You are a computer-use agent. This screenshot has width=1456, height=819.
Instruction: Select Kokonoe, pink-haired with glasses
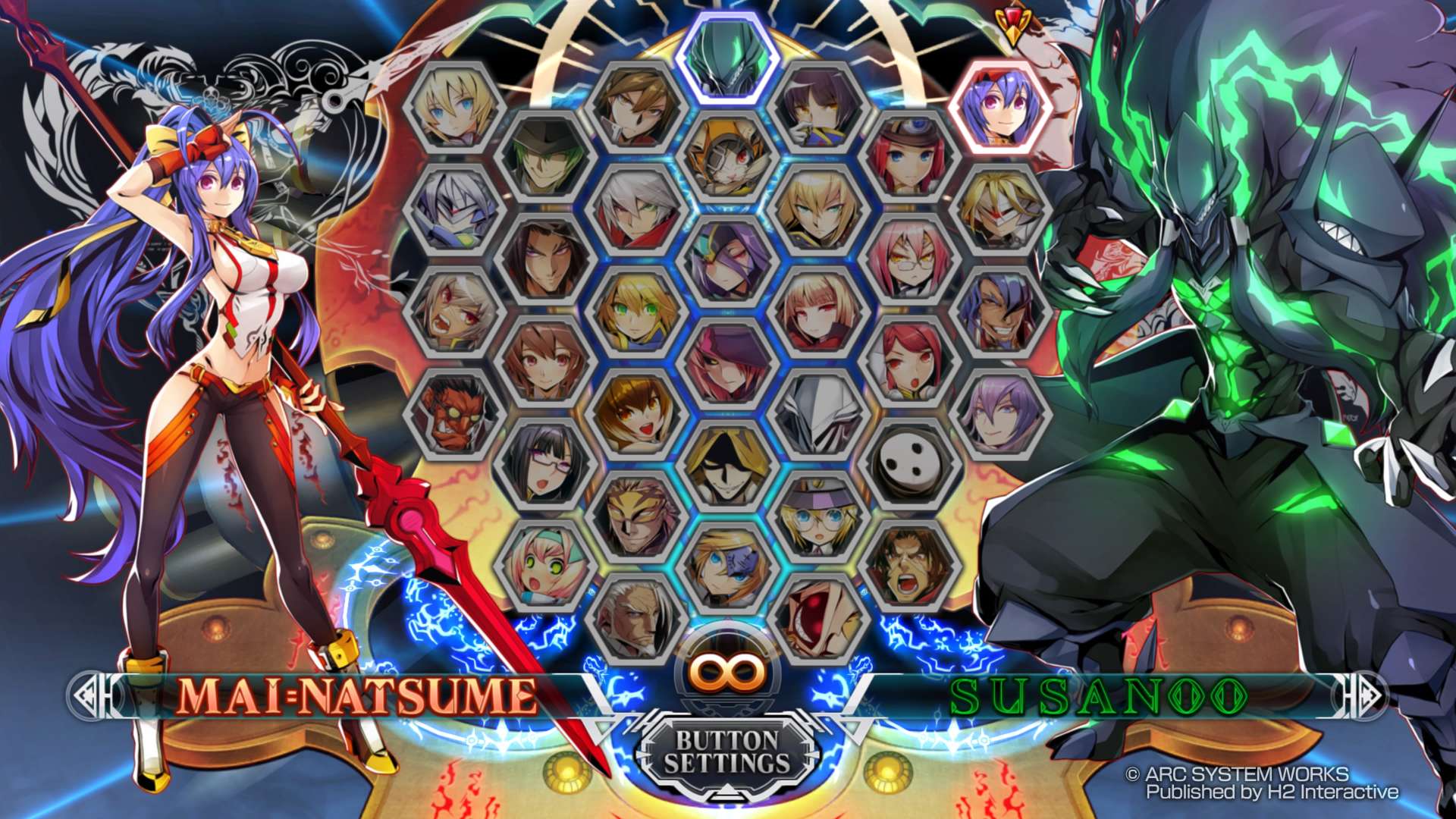click(908, 259)
